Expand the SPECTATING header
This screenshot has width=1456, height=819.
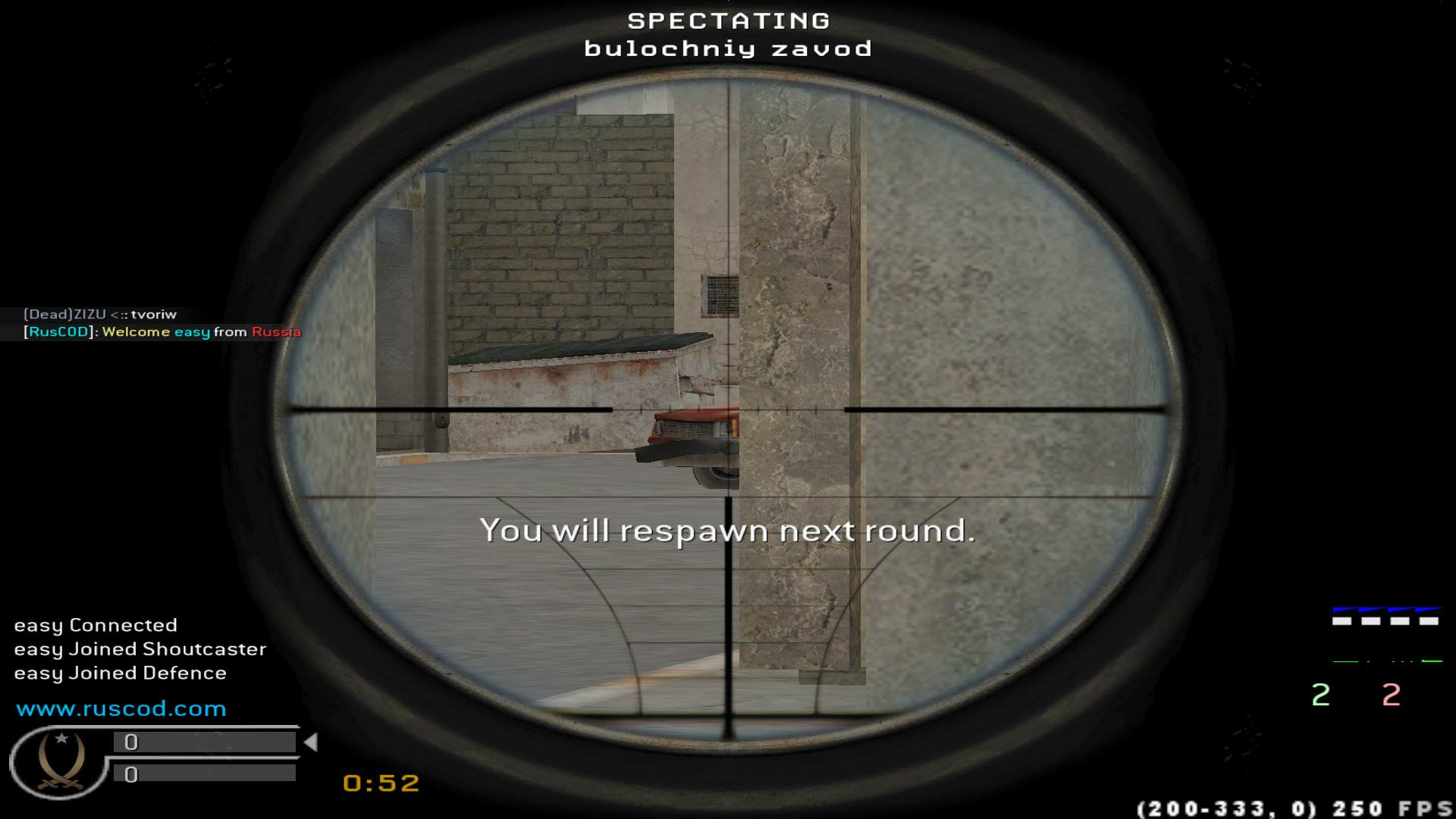coord(726,21)
